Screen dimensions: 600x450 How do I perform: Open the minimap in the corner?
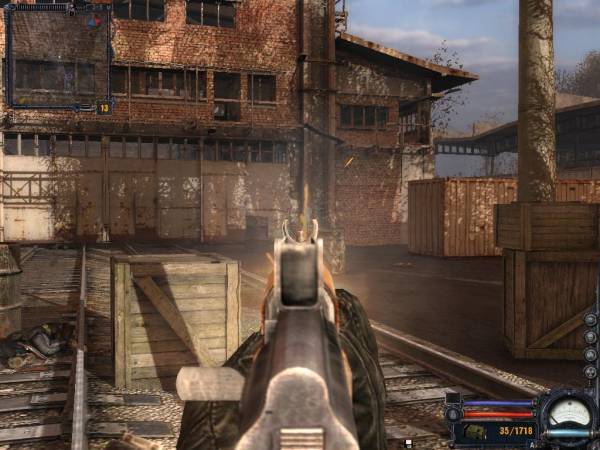click(57, 57)
